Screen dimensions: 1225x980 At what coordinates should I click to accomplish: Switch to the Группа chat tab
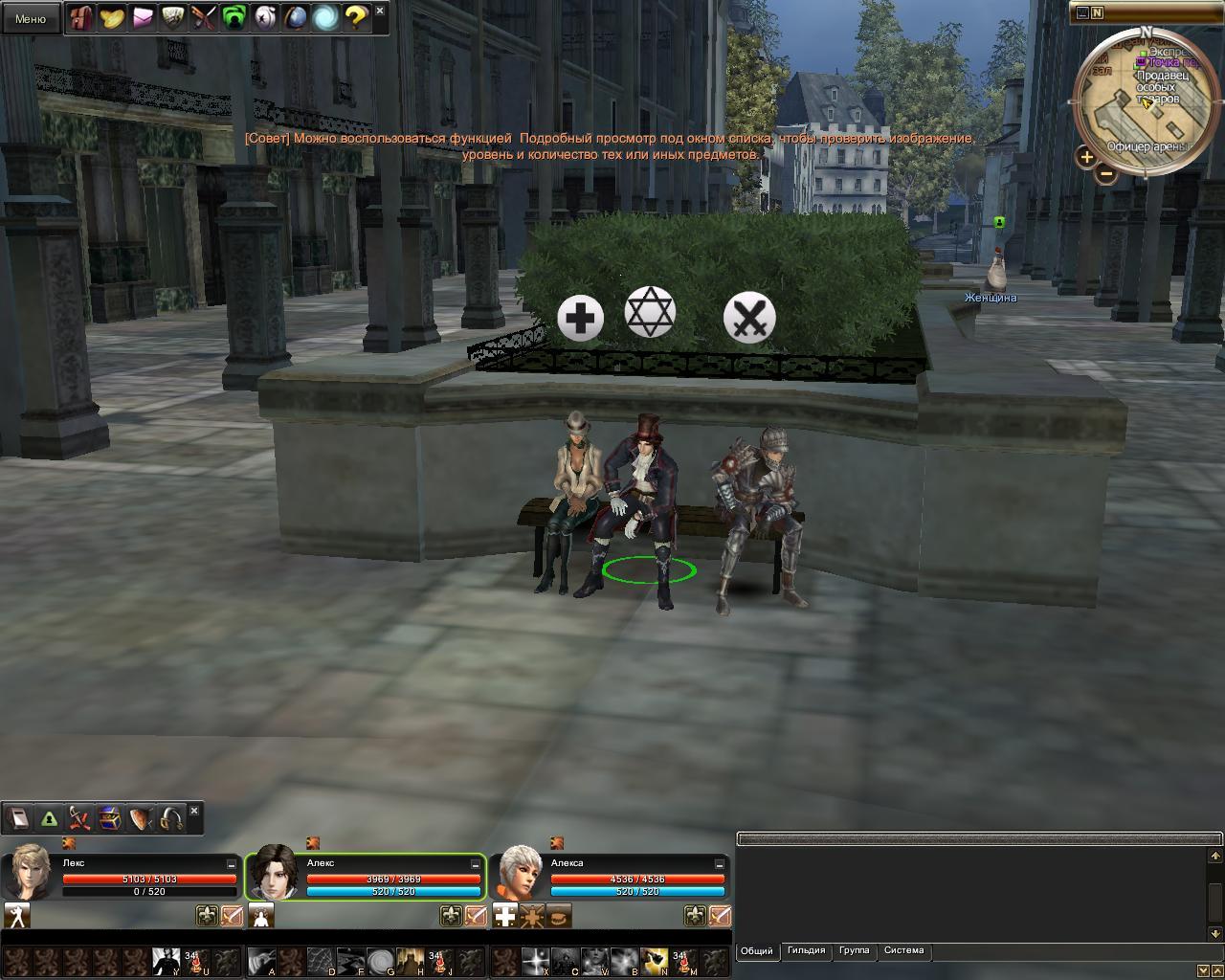tap(854, 950)
